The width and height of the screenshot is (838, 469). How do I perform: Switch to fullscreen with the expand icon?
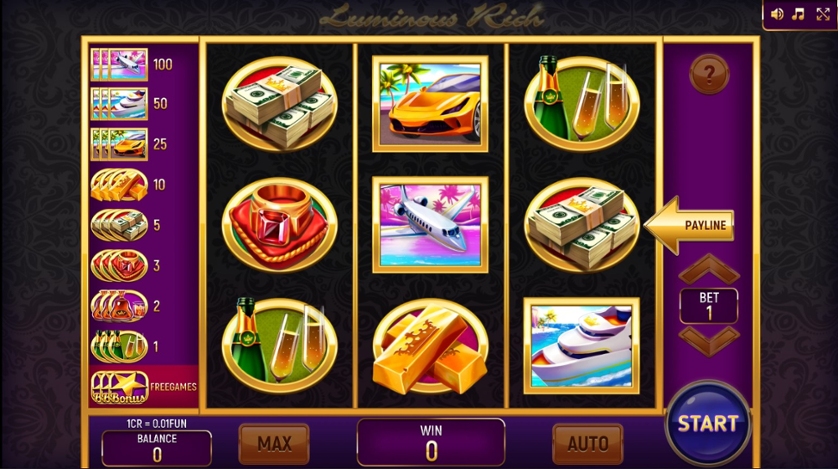(x=822, y=14)
